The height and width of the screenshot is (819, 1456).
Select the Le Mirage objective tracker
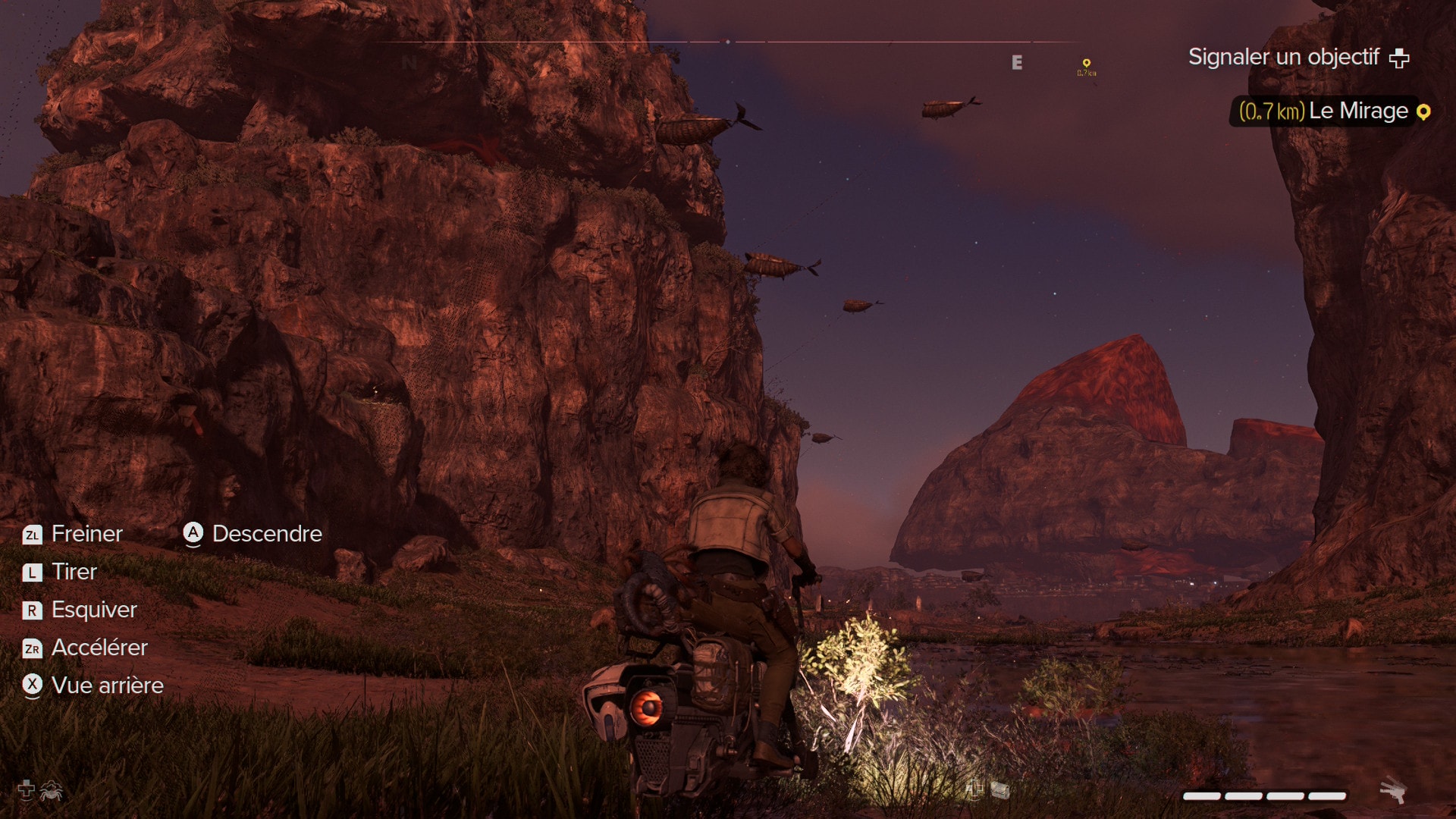1332,111
